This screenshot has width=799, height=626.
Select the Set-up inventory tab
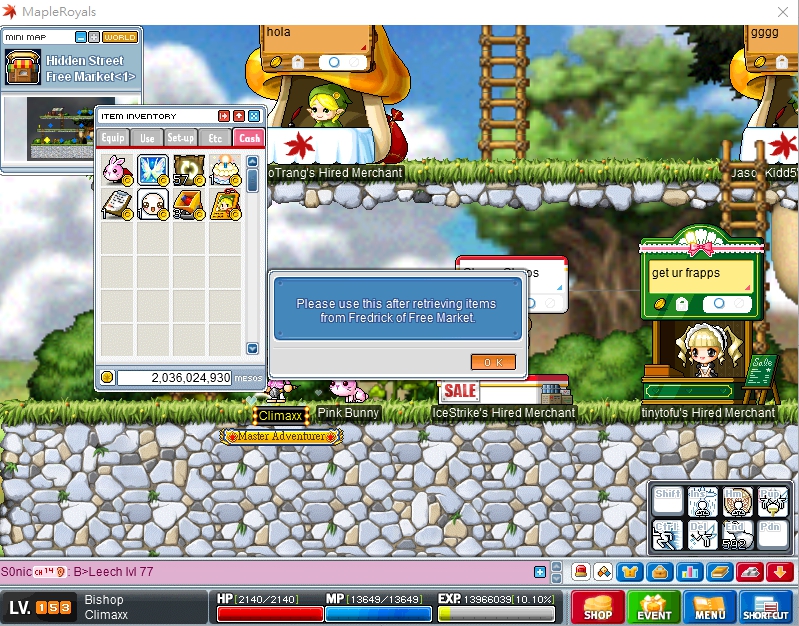pyautogui.click(x=181, y=138)
